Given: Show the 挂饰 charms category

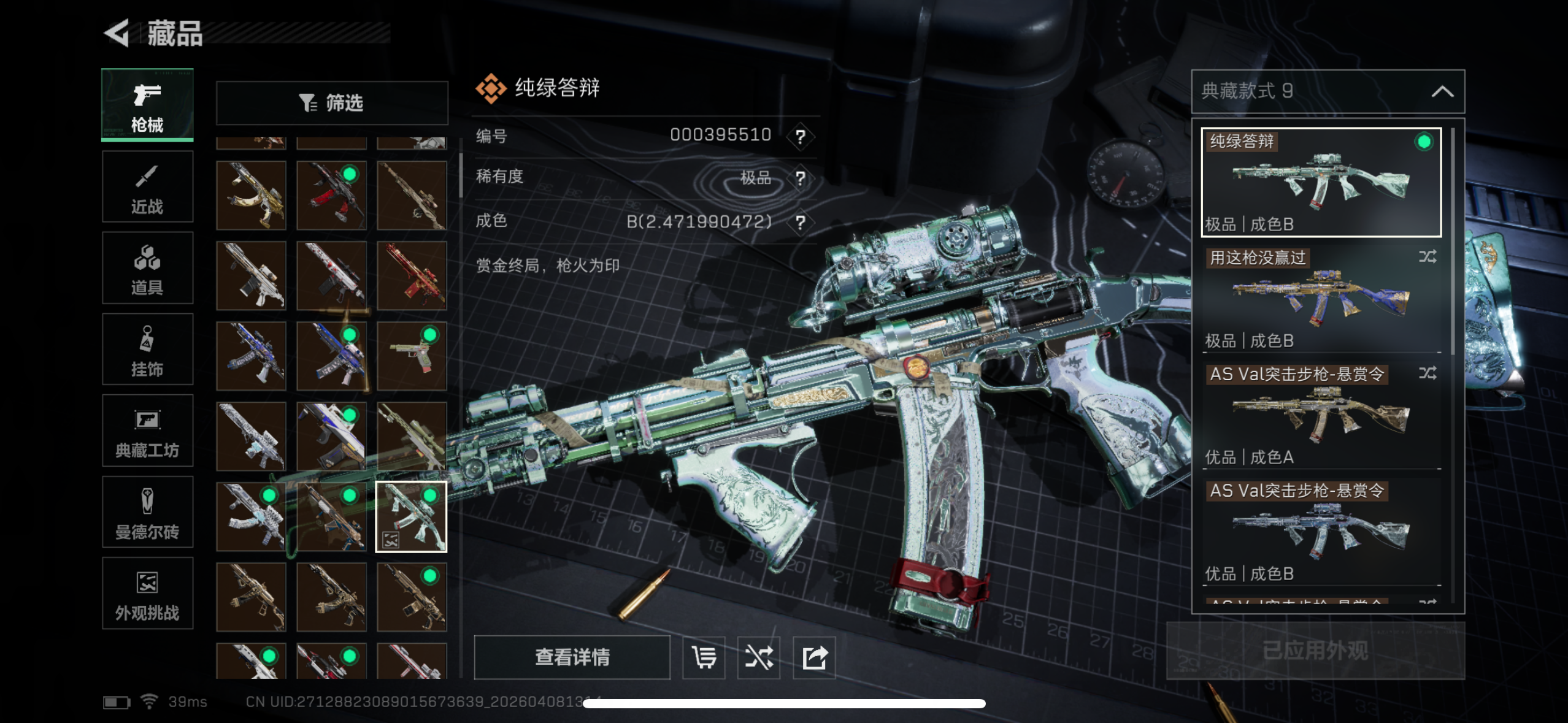Looking at the screenshot, I should [147, 350].
